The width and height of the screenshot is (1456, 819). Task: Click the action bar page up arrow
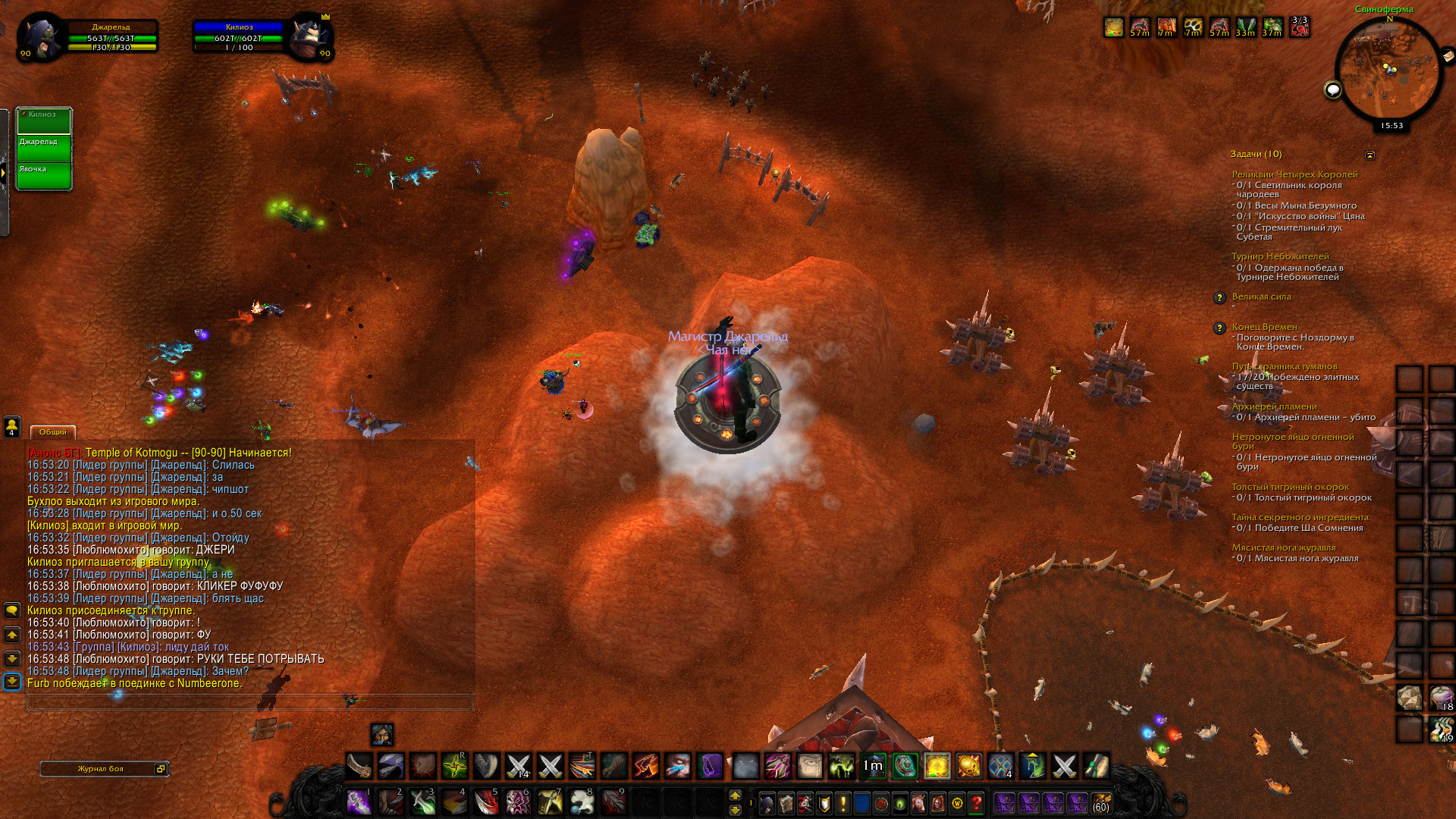coord(735,795)
